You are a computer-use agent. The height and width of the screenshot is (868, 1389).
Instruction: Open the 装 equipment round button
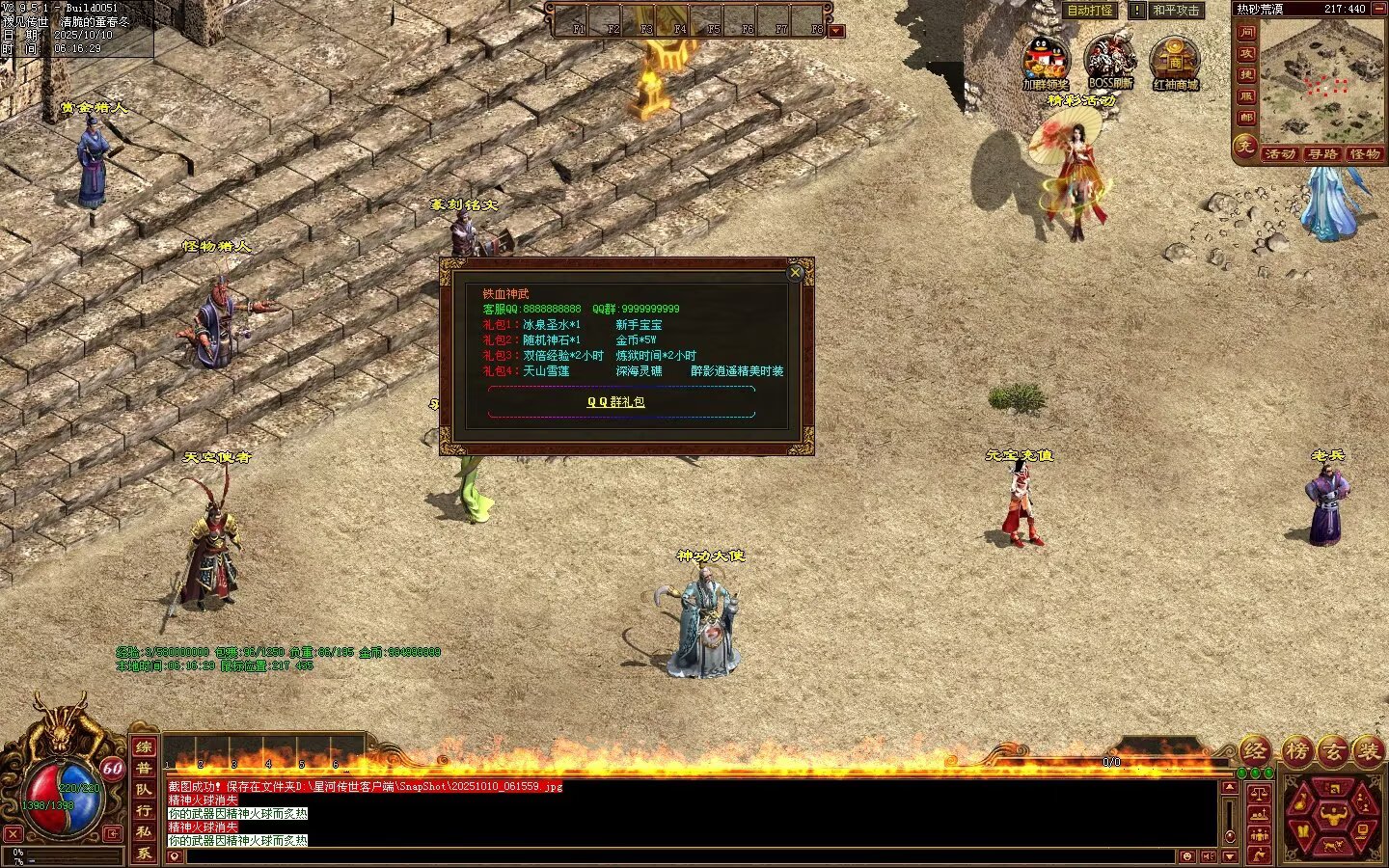pyautogui.click(x=1367, y=750)
